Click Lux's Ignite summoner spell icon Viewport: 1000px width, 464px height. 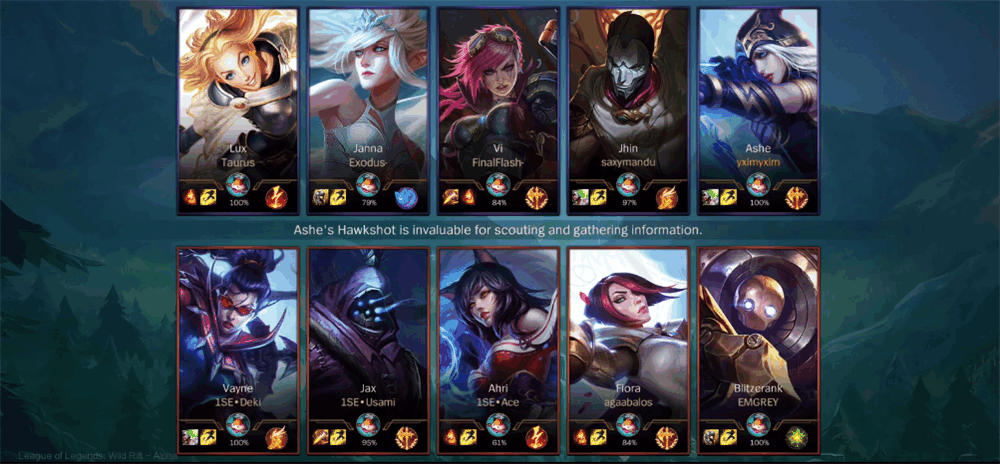pos(190,197)
